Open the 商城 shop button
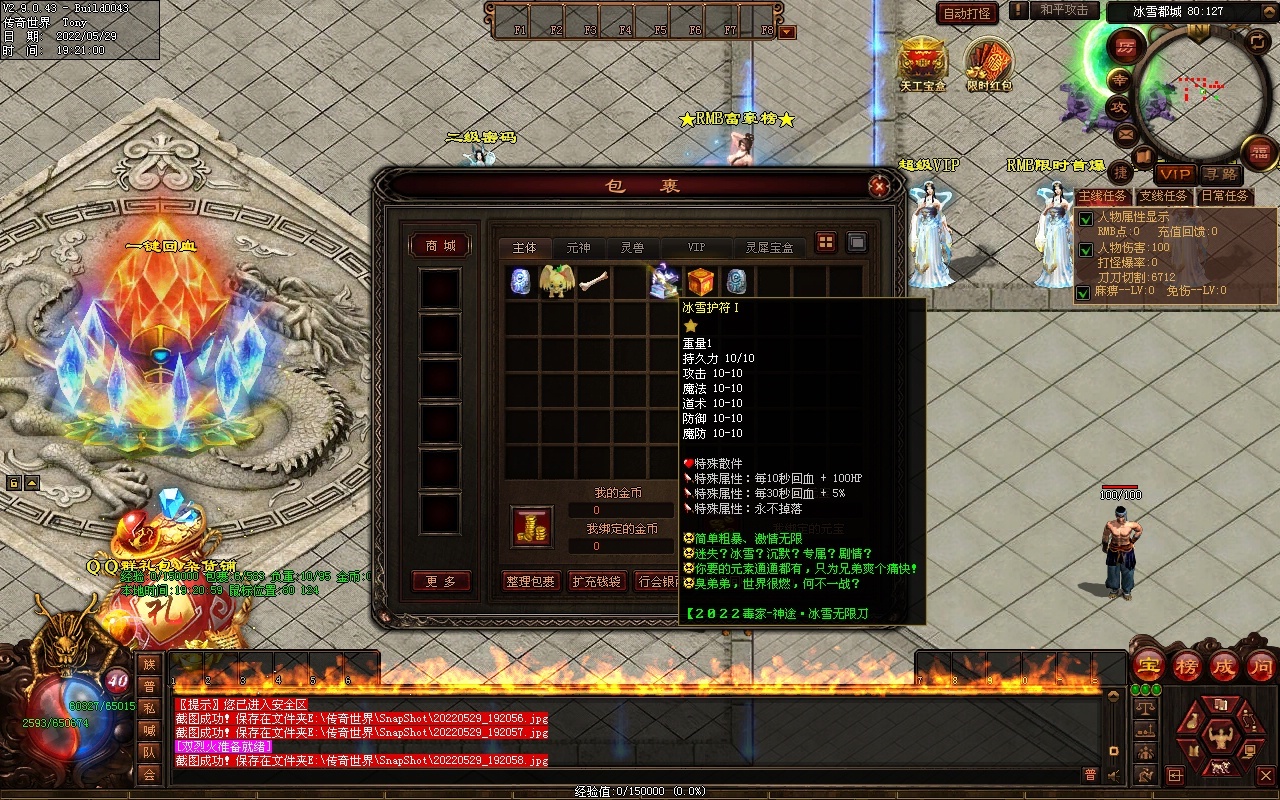Viewport: 1280px width, 800px height. click(440, 246)
